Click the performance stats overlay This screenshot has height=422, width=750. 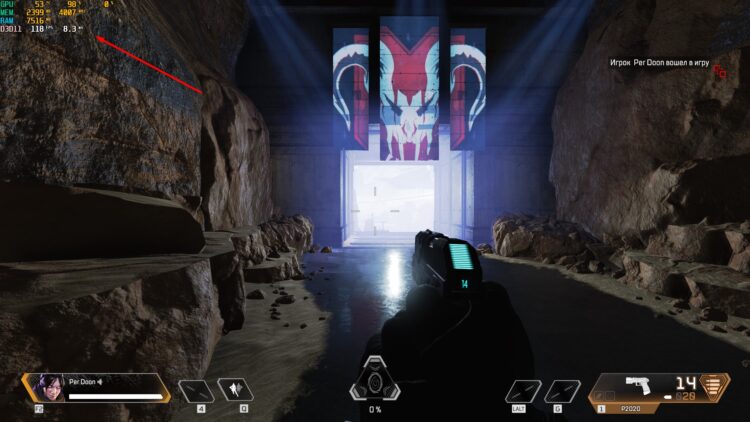tap(43, 17)
